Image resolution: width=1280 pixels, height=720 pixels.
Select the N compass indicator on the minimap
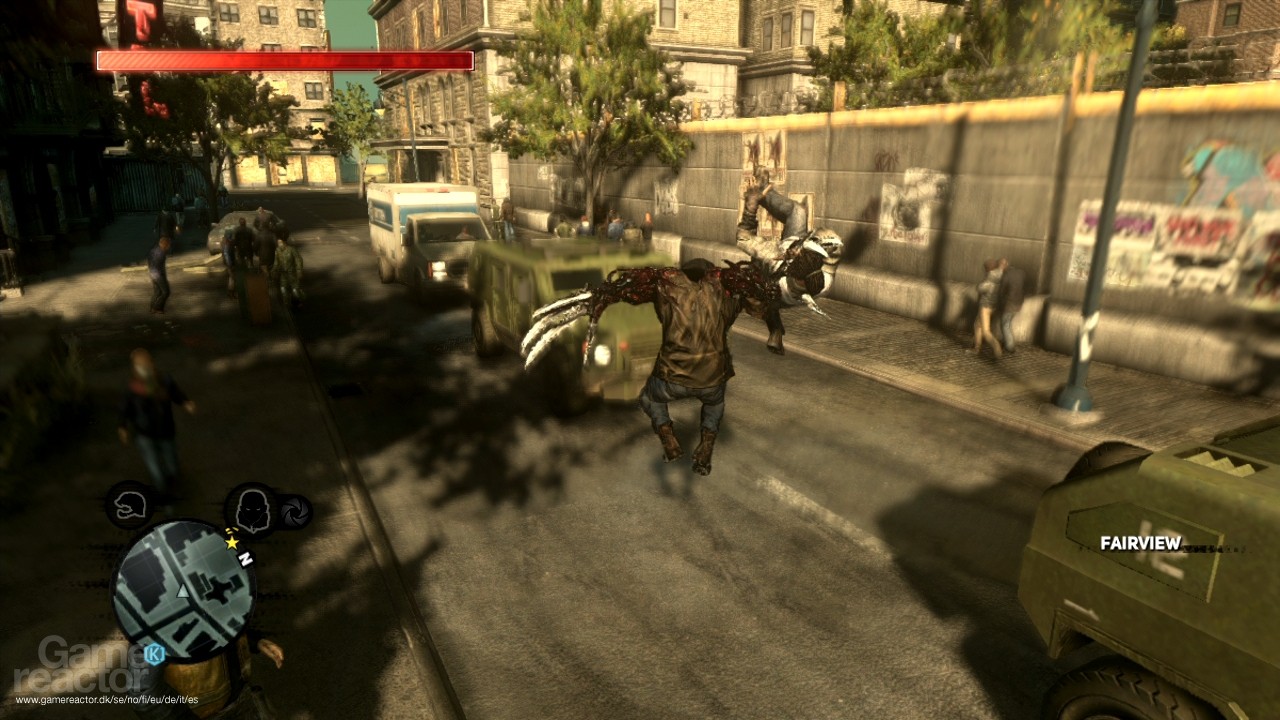tap(246, 558)
